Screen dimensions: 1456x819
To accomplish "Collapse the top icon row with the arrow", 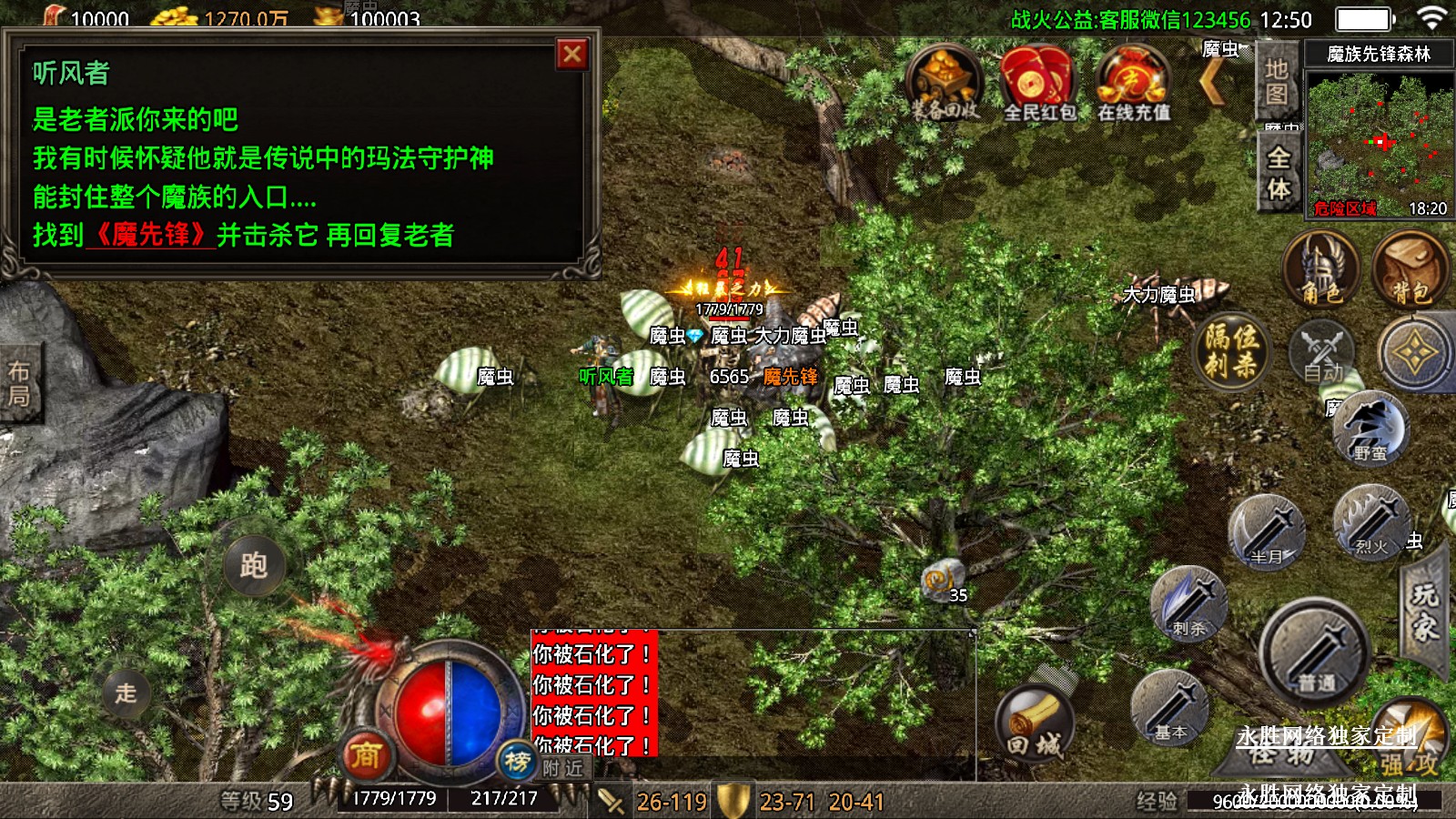I will pyautogui.click(x=1214, y=83).
